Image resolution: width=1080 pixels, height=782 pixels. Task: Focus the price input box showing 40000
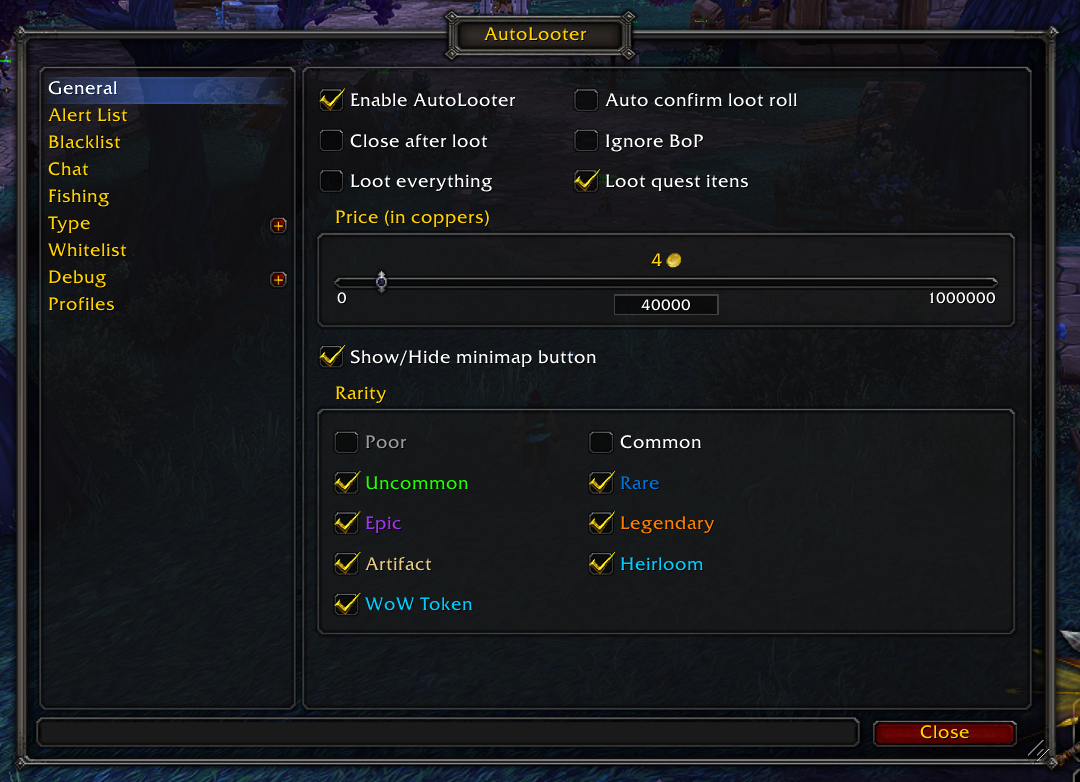point(665,305)
